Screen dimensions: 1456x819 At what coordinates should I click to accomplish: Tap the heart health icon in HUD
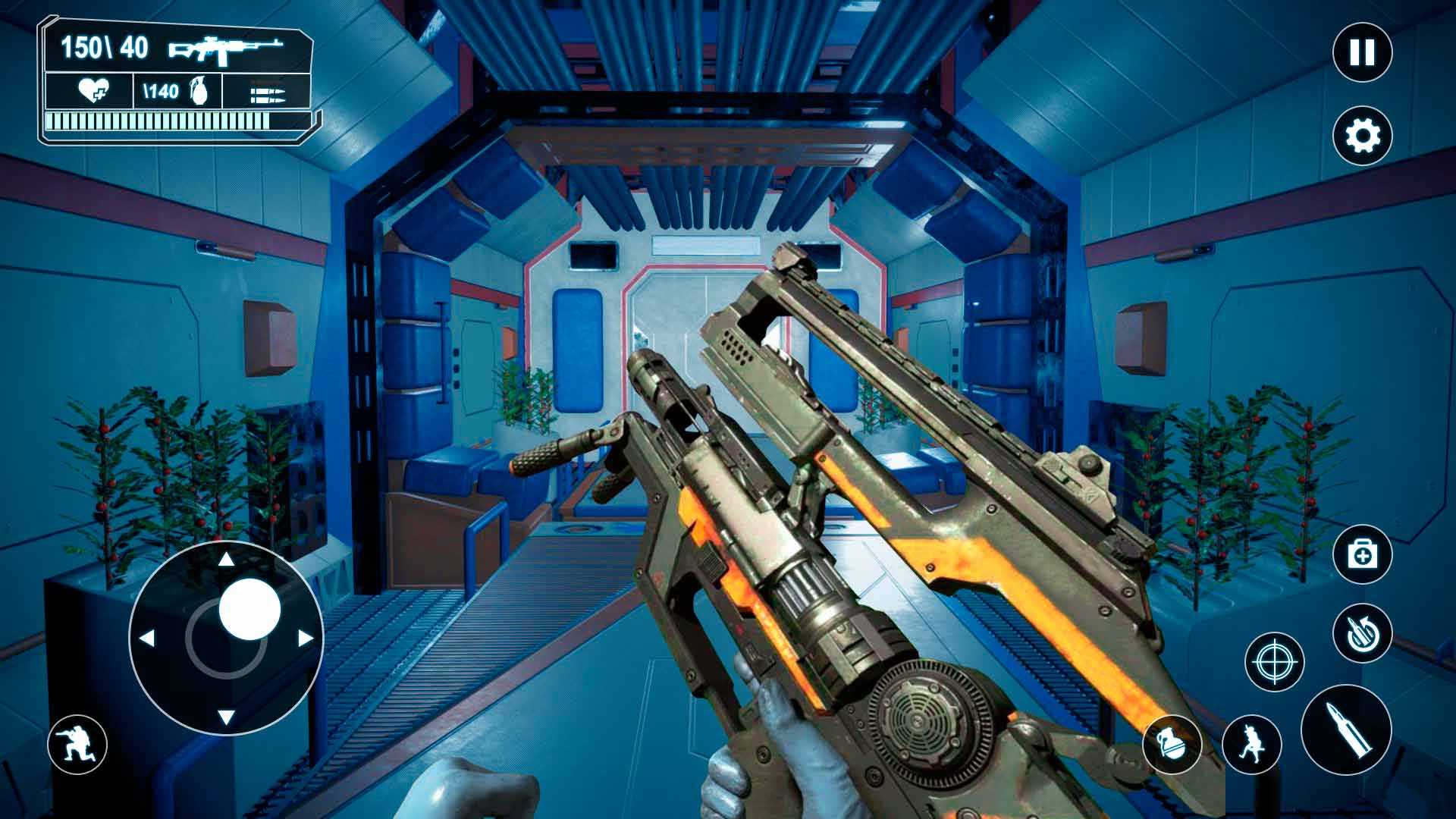(93, 92)
